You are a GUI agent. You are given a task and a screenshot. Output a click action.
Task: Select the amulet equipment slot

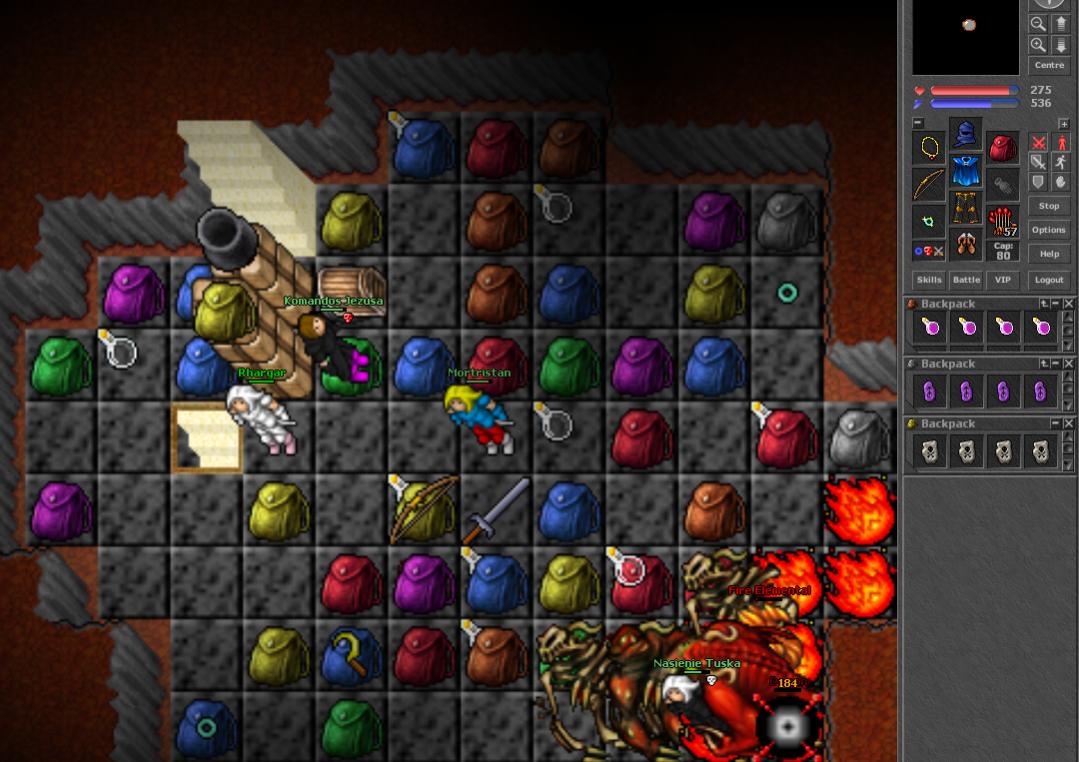pyautogui.click(x=929, y=147)
